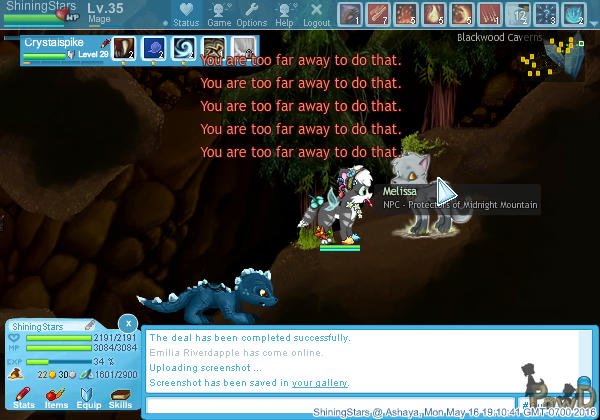This screenshot has height=420, width=600.
Task: Log out using the Logout button
Action: coord(316,13)
